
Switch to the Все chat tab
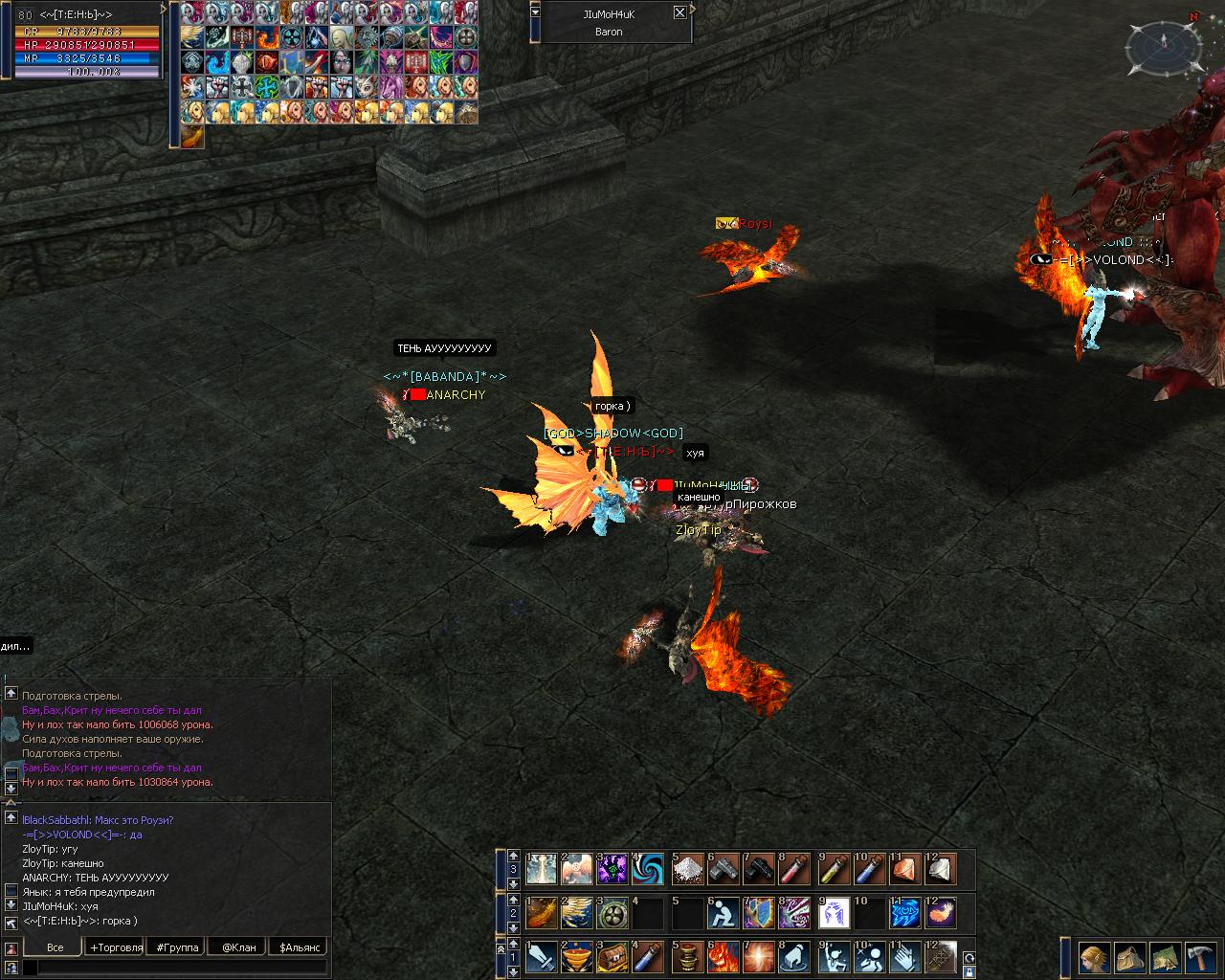(x=56, y=947)
